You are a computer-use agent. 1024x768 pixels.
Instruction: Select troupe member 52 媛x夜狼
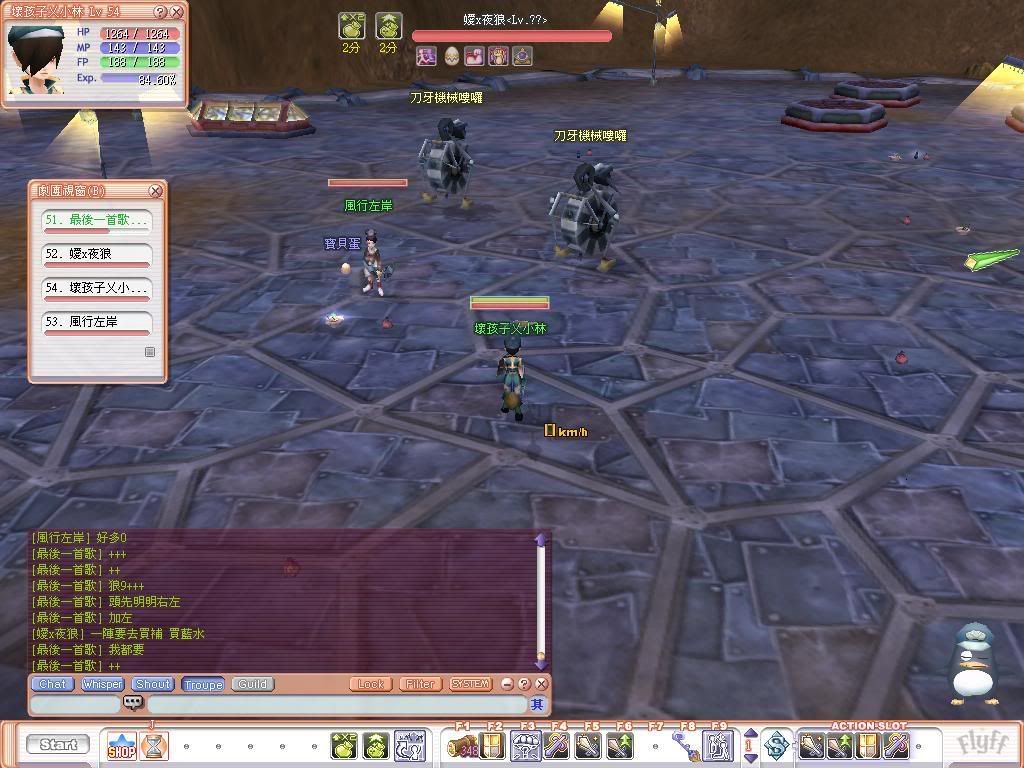[96, 254]
